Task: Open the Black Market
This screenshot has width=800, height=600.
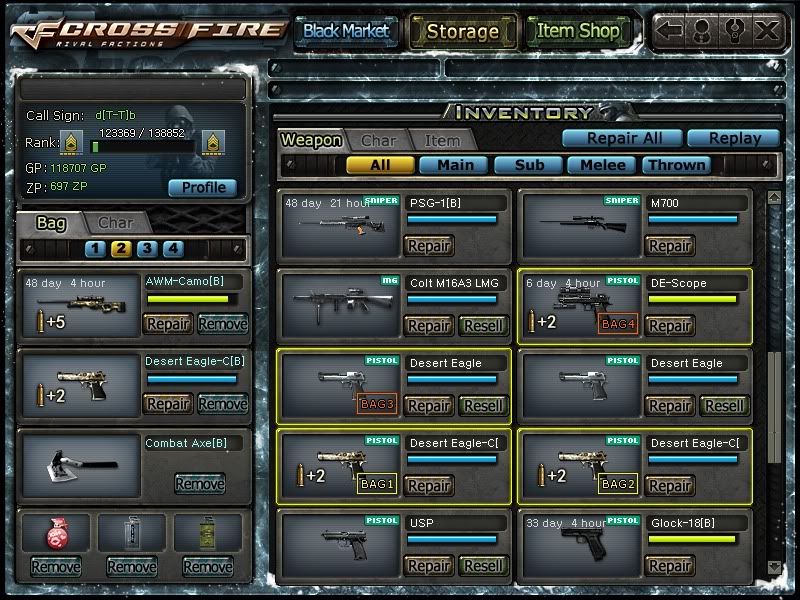Action: pyautogui.click(x=346, y=31)
